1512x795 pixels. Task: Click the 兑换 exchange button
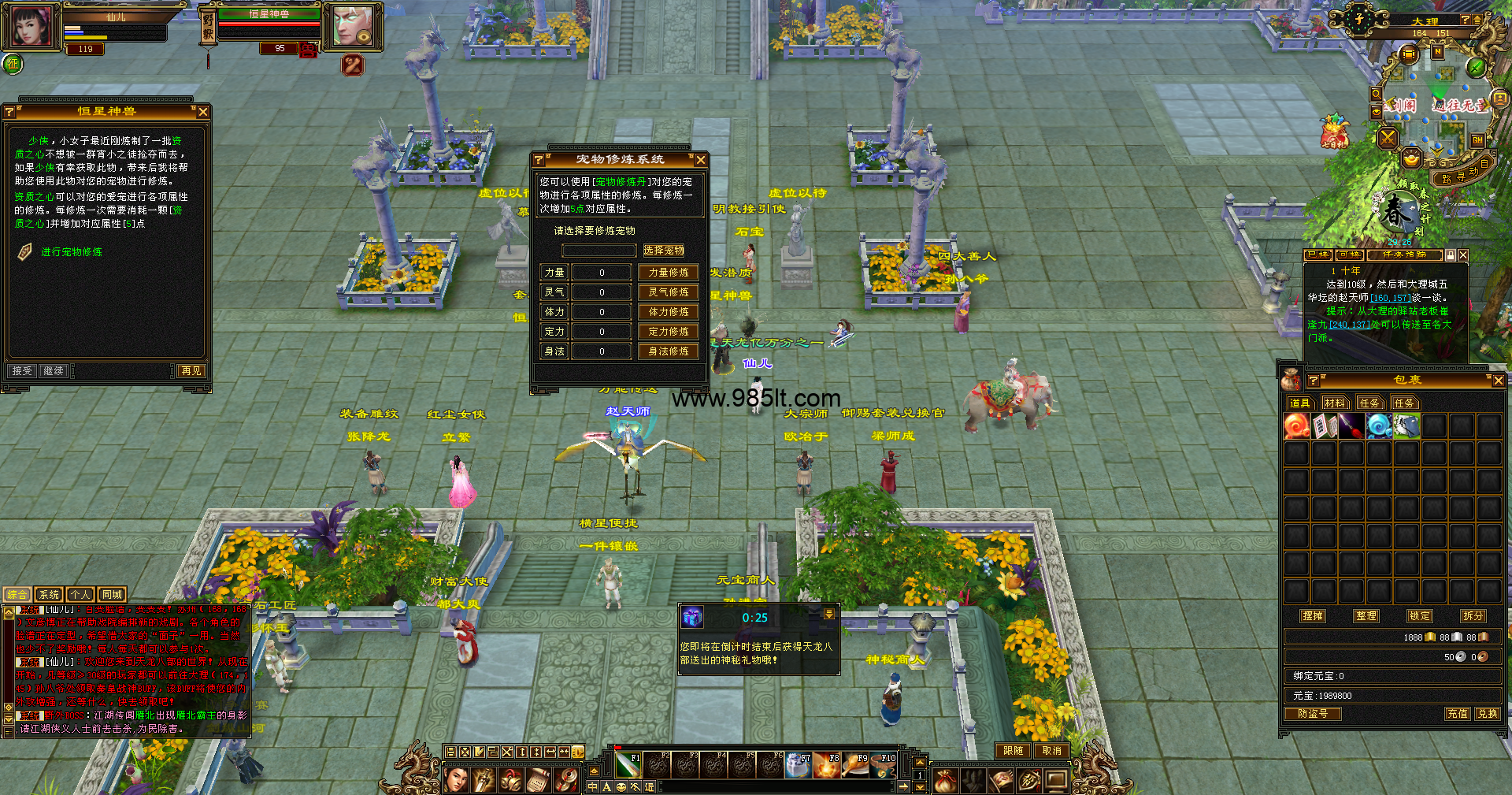click(x=1487, y=714)
